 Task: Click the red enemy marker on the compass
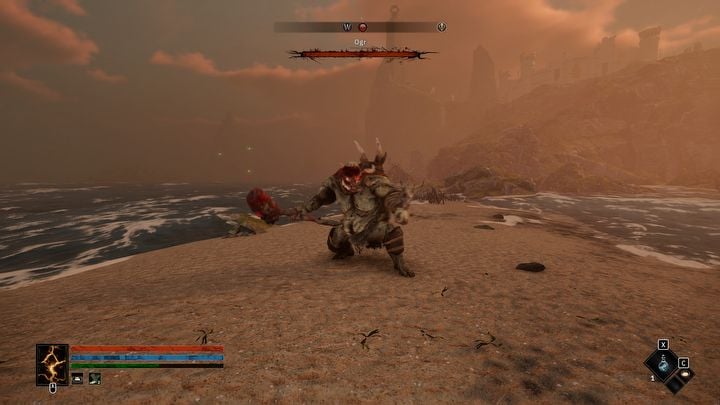pyautogui.click(x=364, y=27)
